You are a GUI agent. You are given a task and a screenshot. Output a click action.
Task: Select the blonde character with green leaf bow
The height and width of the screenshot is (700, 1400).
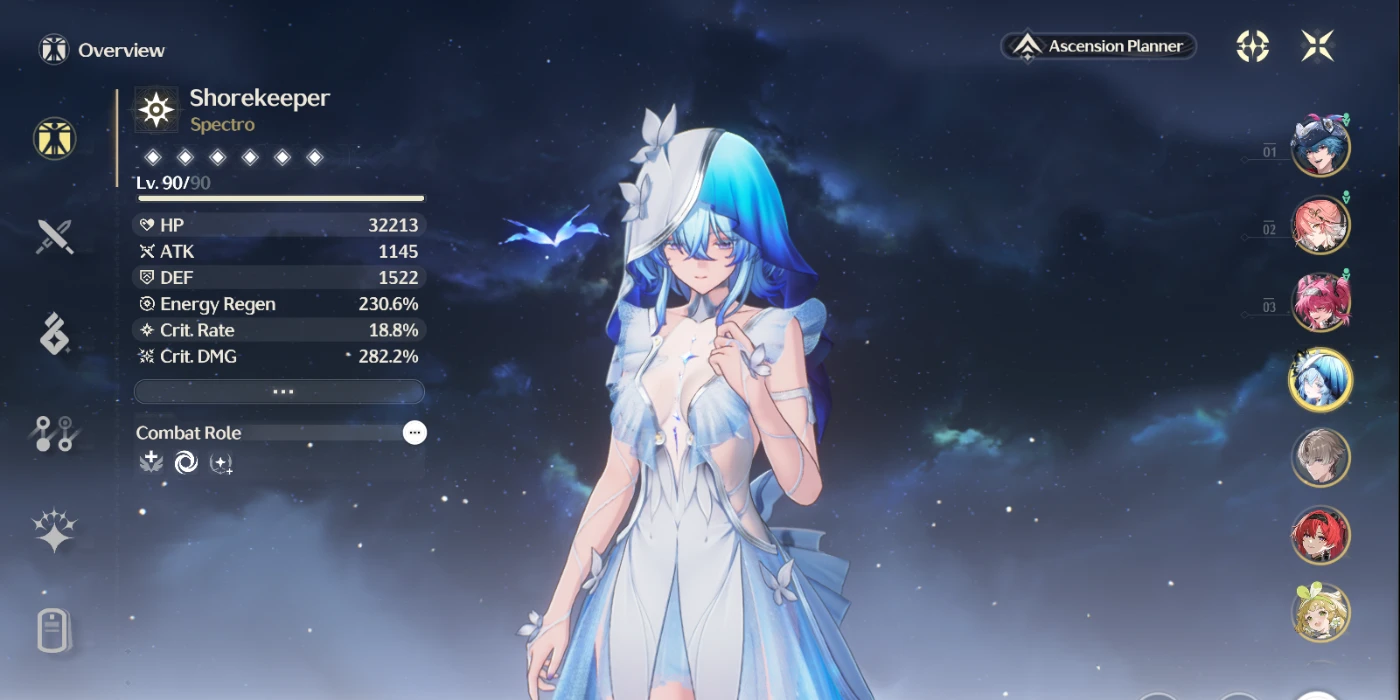coord(1320,613)
